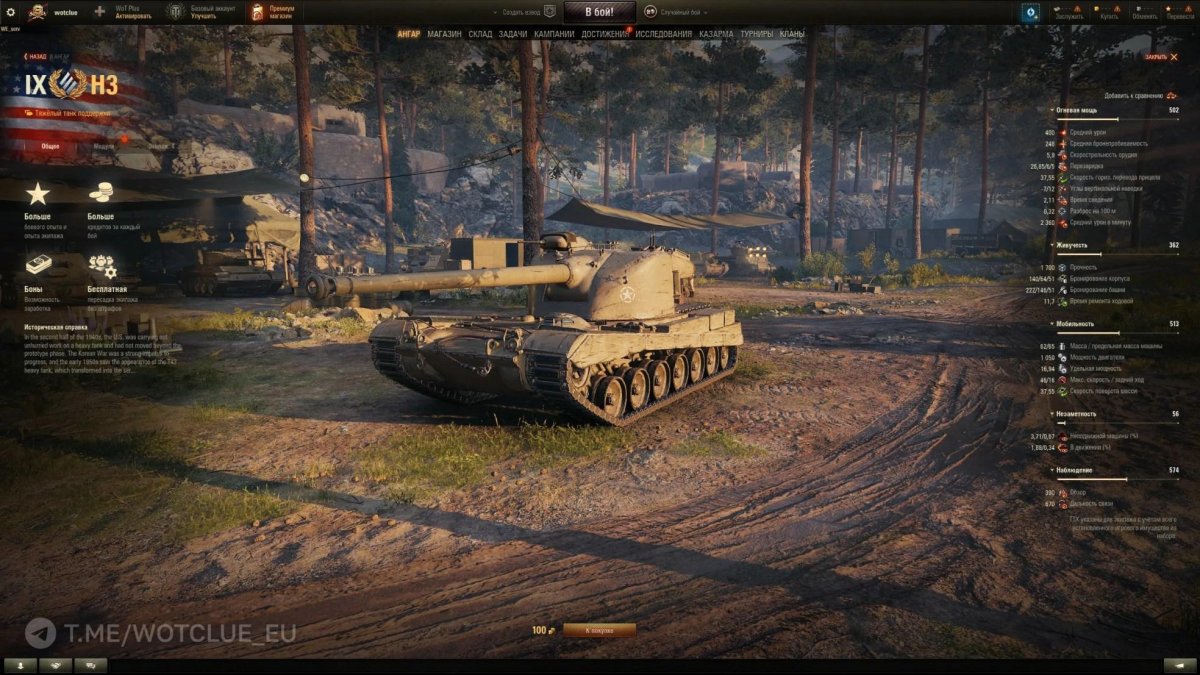Switch to the Модули preview tab
The image size is (1200, 675).
point(103,146)
